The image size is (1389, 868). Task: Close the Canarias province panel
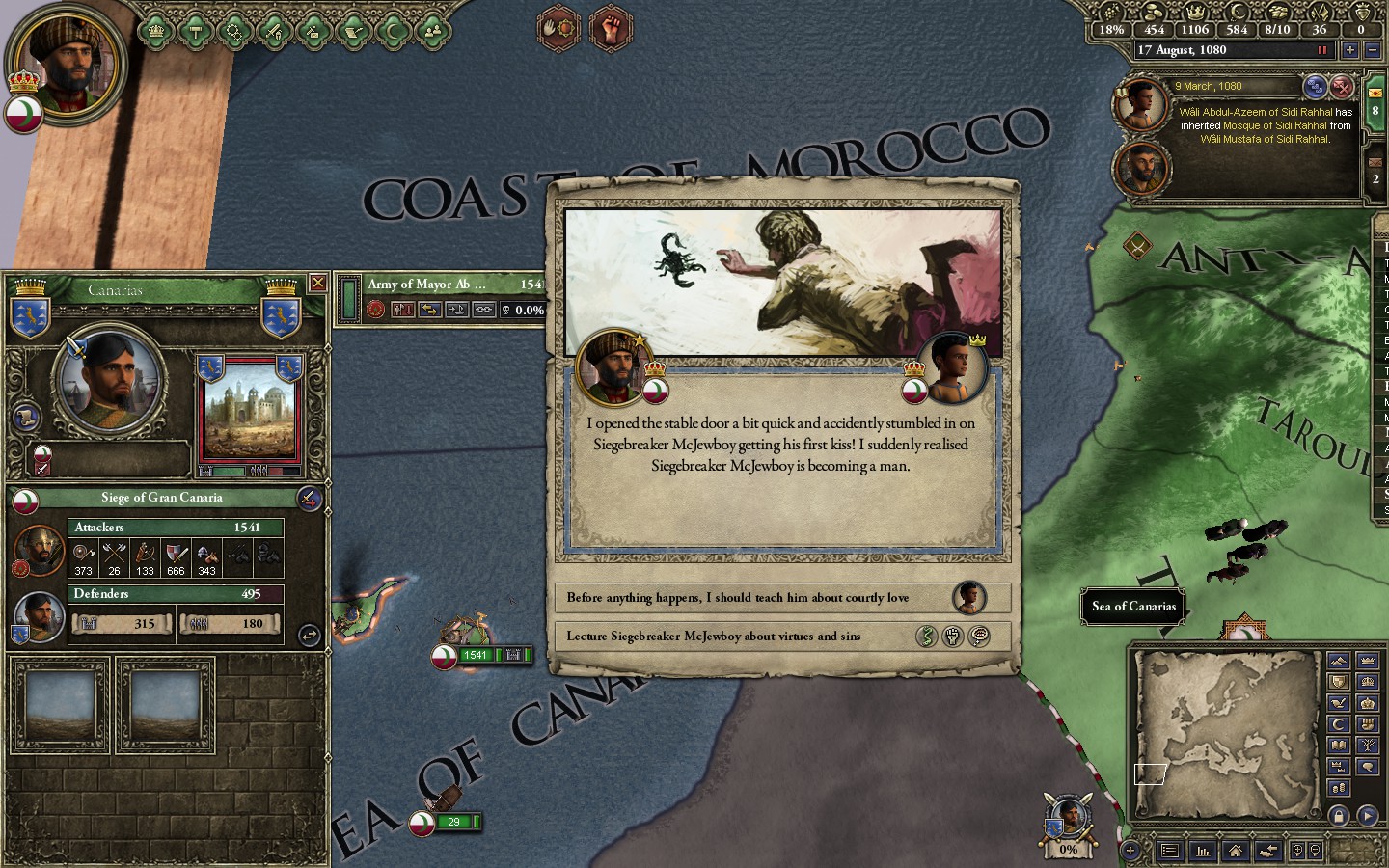tap(317, 283)
